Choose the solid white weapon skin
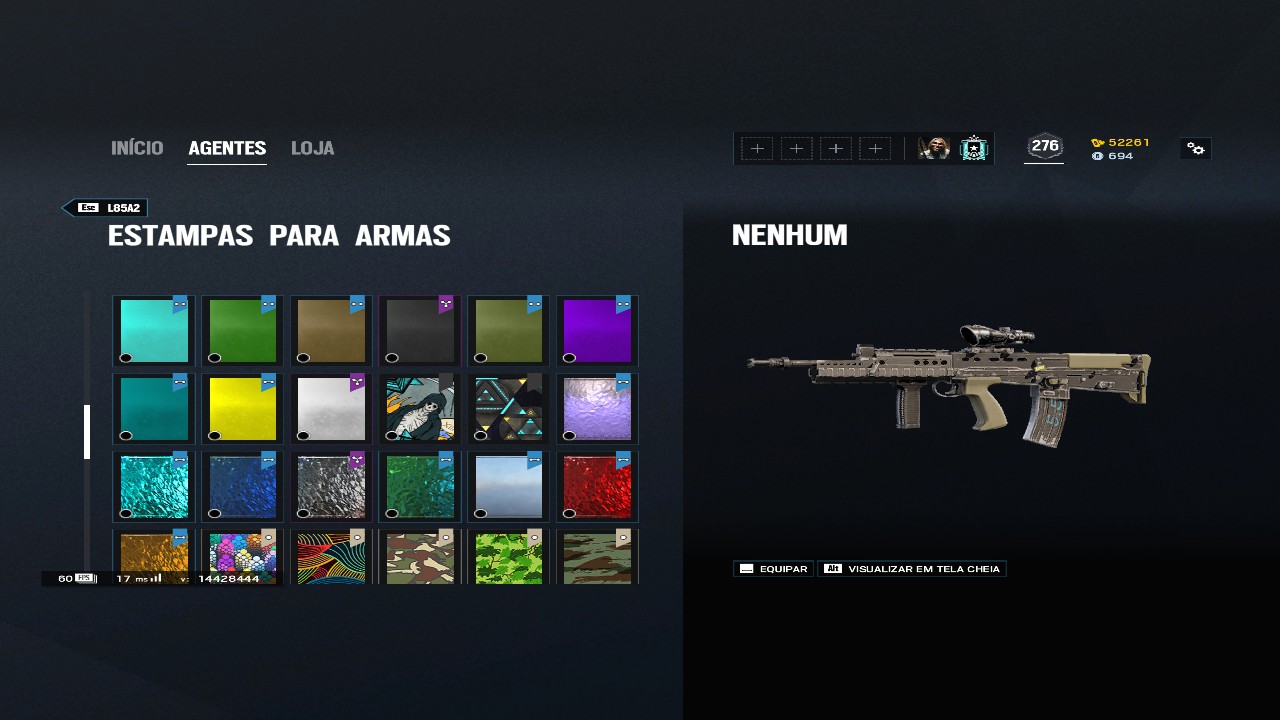Viewport: 1280px width, 720px height. tap(331, 409)
